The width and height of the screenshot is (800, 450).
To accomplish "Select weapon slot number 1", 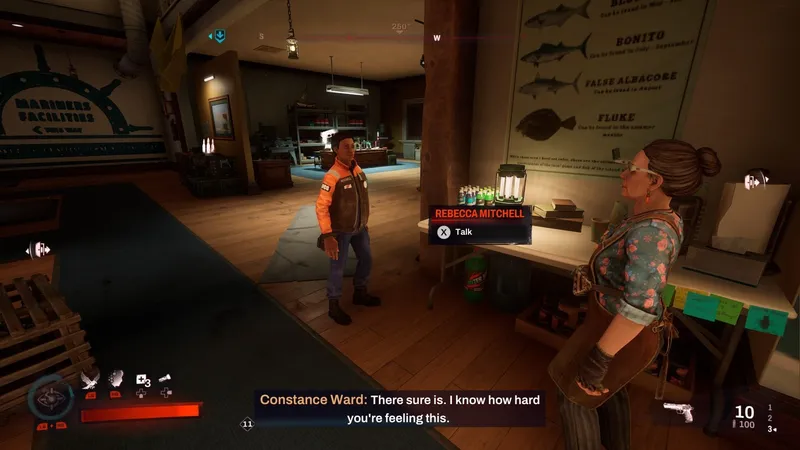I will [769, 407].
